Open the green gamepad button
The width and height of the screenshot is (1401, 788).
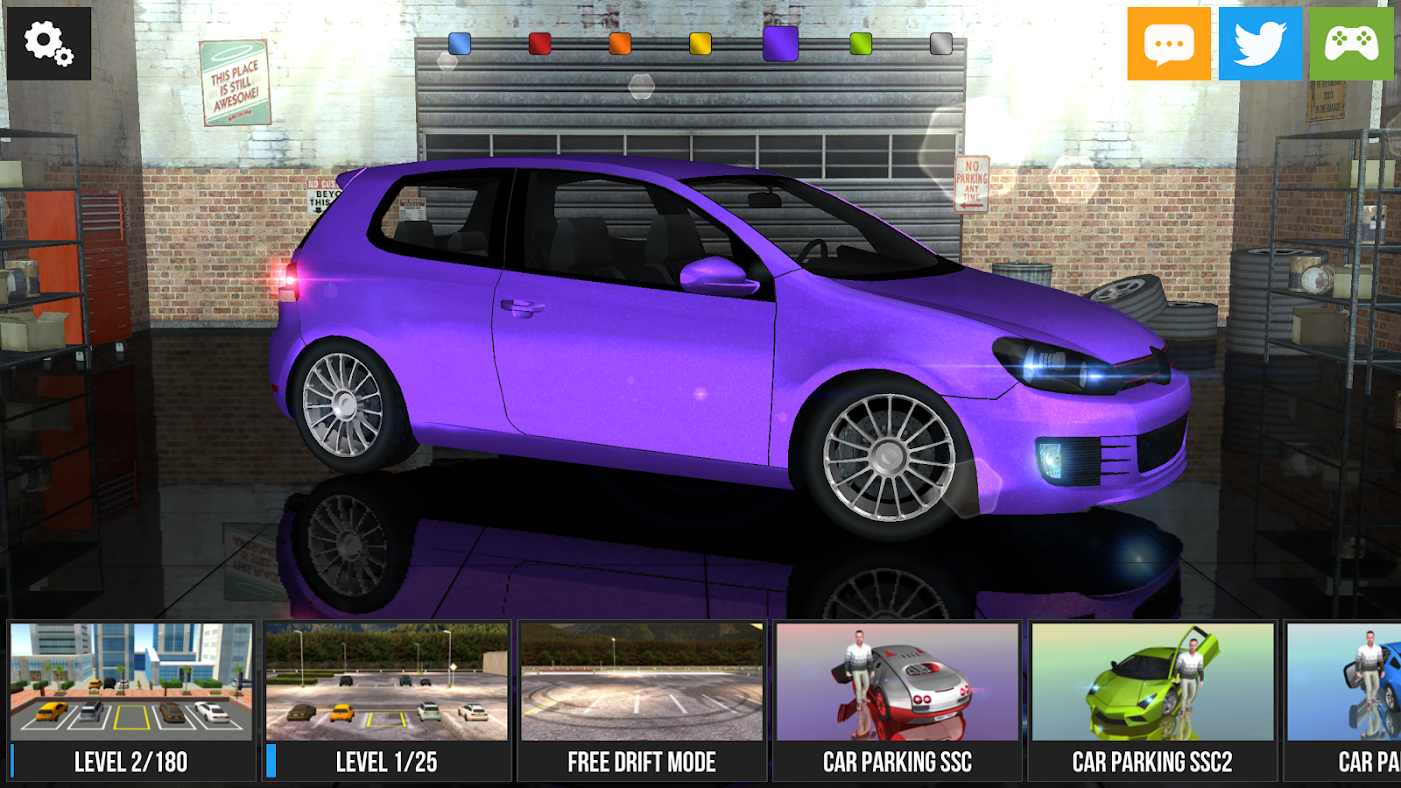point(1351,43)
